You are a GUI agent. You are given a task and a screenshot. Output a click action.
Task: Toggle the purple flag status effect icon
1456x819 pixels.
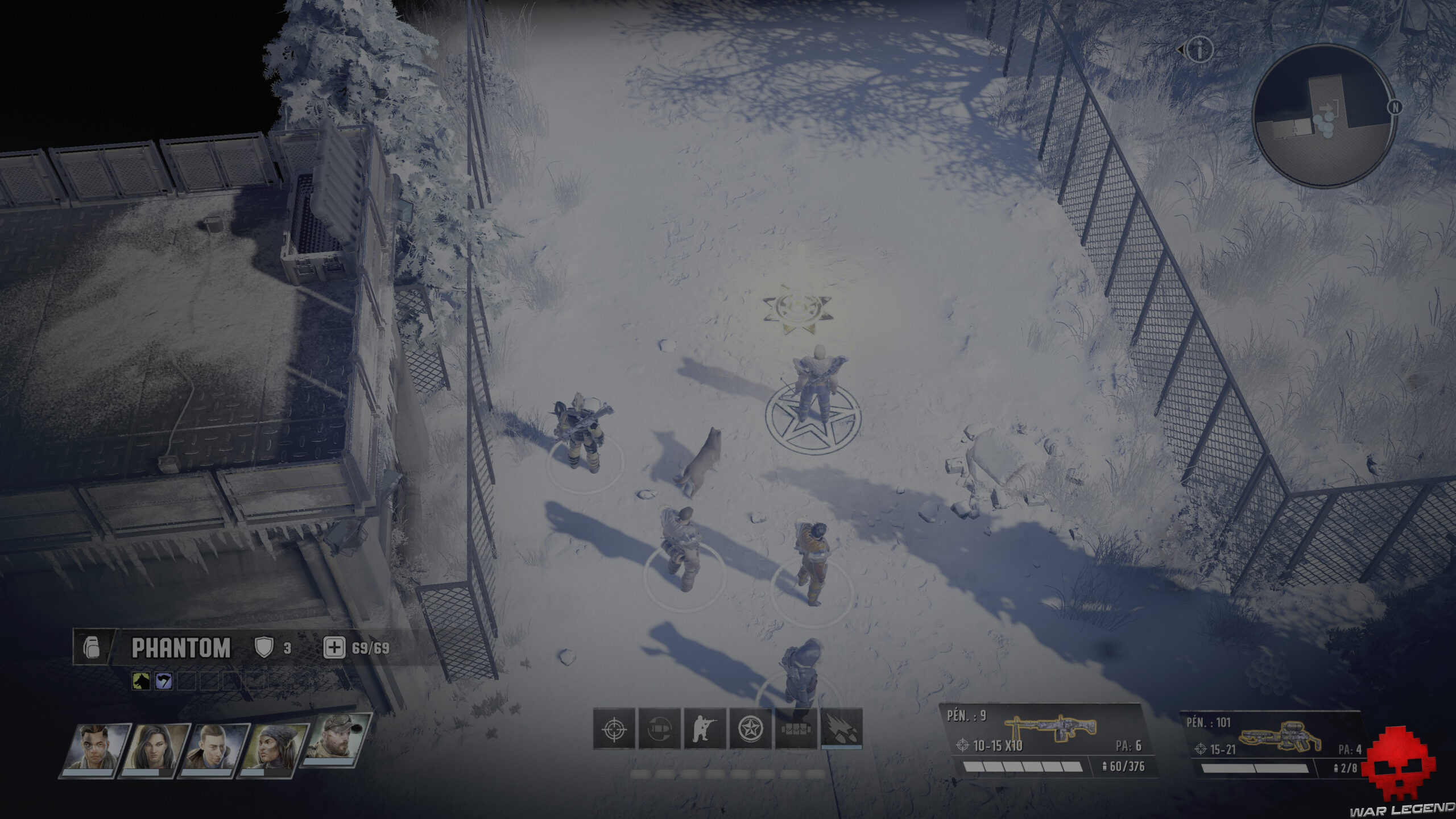164,681
